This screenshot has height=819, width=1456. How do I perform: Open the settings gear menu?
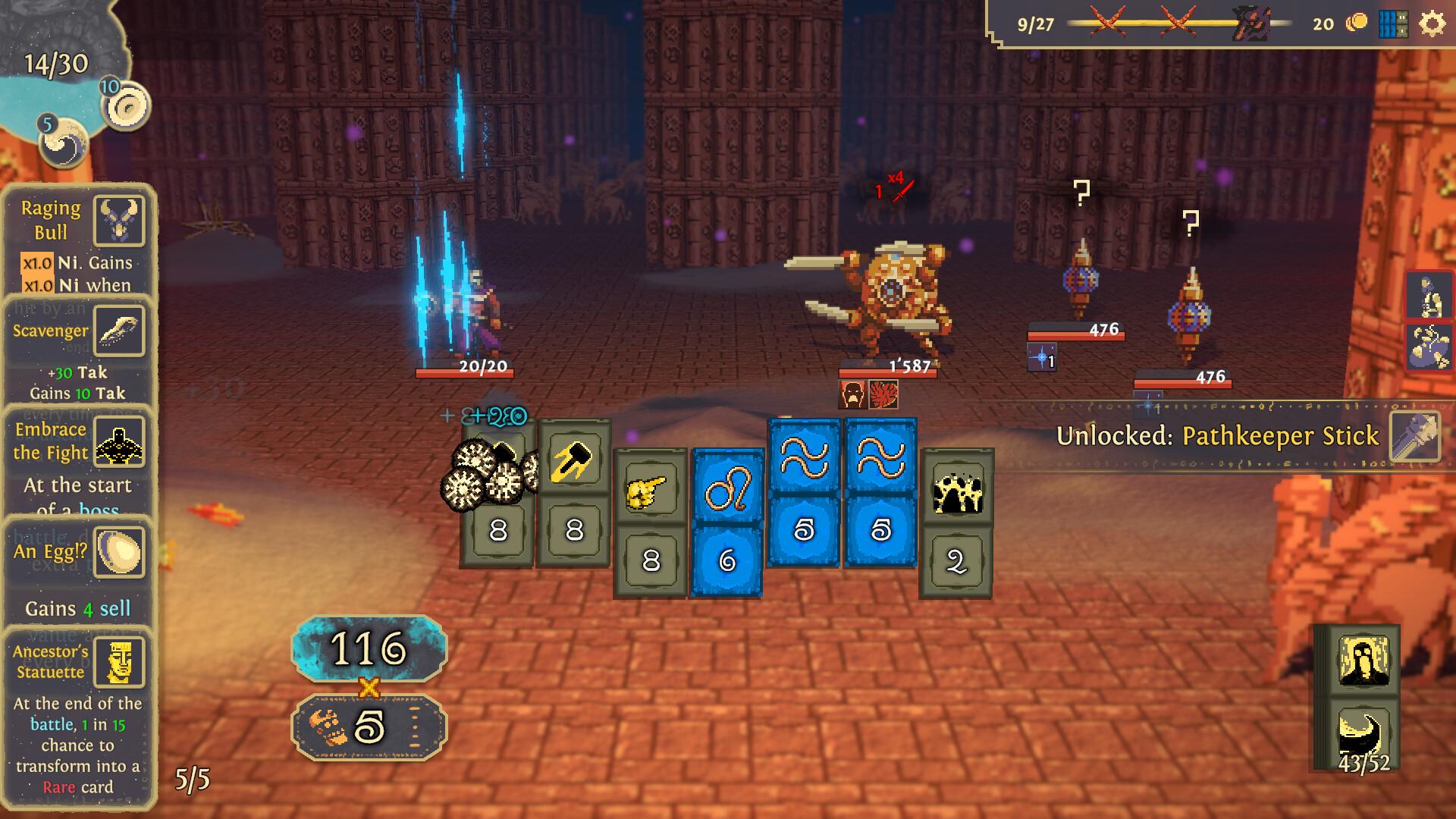[1432, 24]
